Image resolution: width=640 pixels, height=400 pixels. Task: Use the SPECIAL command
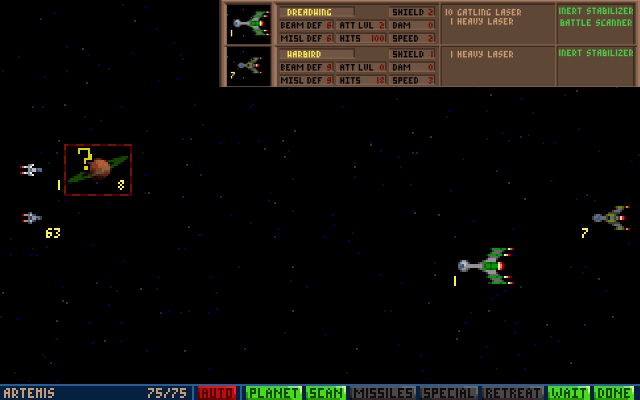[x=449, y=393]
